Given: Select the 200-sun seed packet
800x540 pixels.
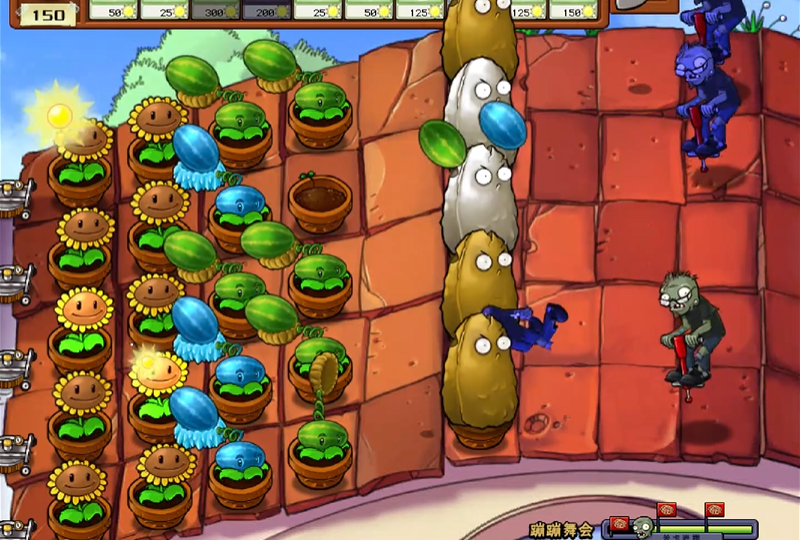Looking at the screenshot, I should tap(265, 10).
